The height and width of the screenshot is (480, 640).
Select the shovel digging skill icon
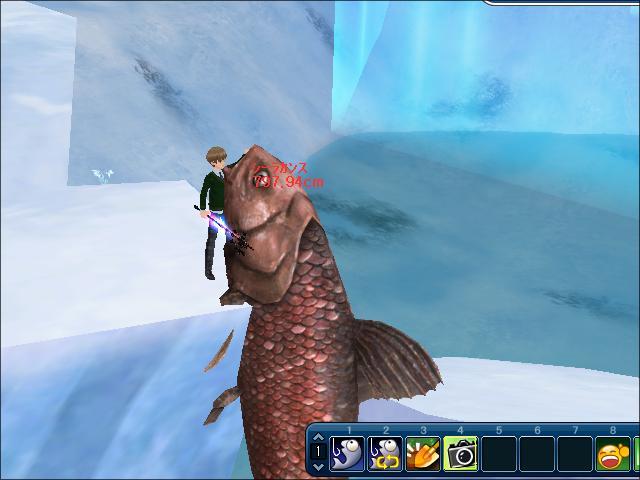(423, 454)
